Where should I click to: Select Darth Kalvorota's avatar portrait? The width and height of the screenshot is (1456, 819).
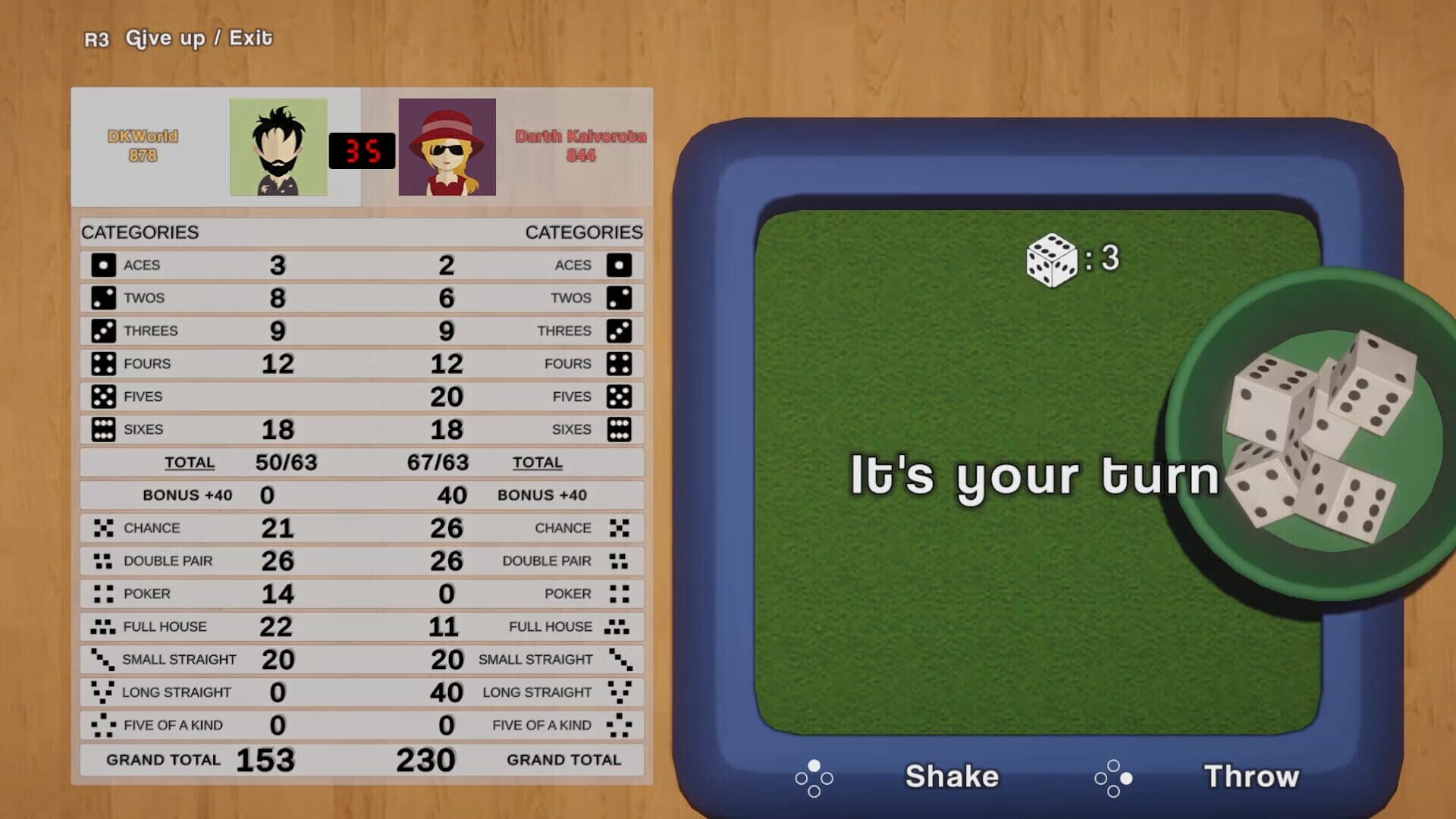coord(447,149)
